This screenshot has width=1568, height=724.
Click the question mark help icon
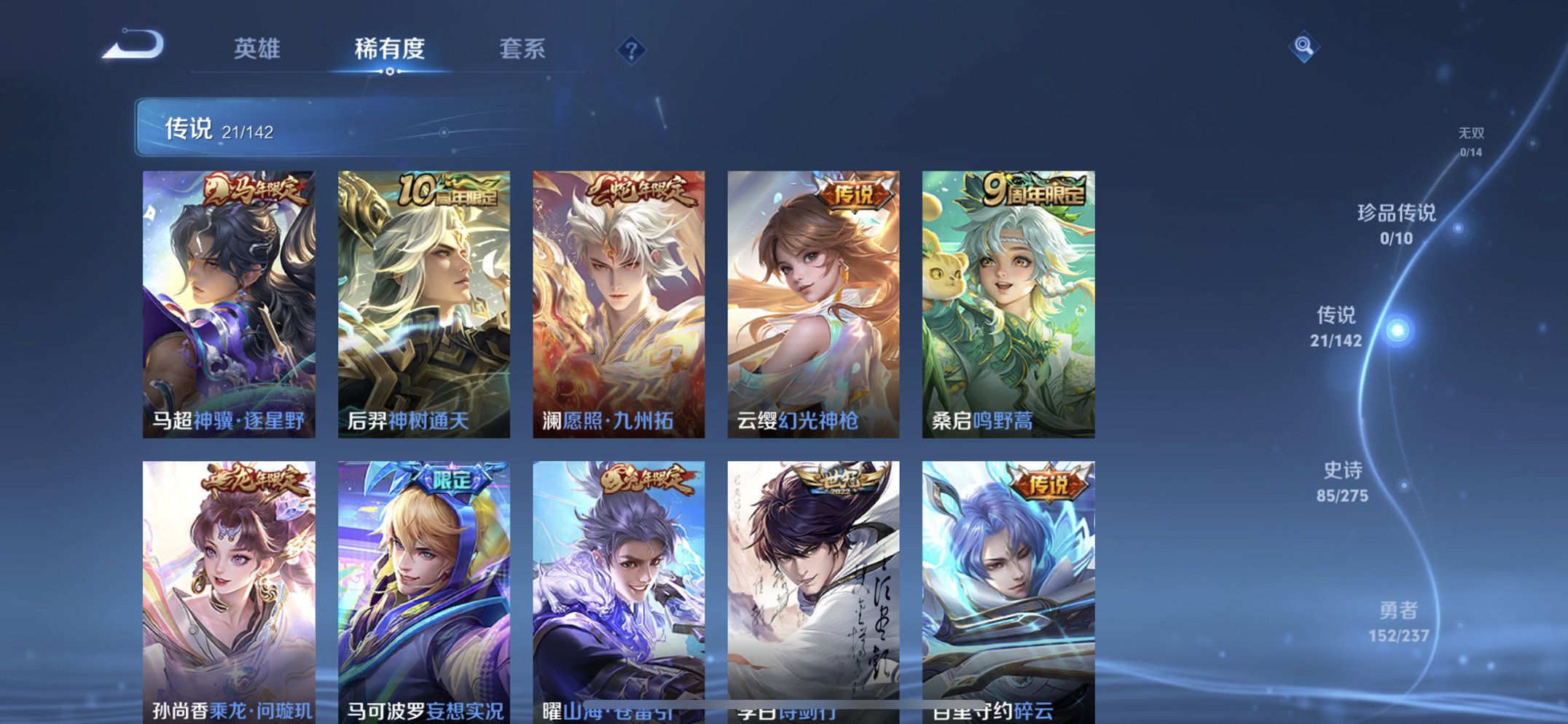(x=632, y=49)
